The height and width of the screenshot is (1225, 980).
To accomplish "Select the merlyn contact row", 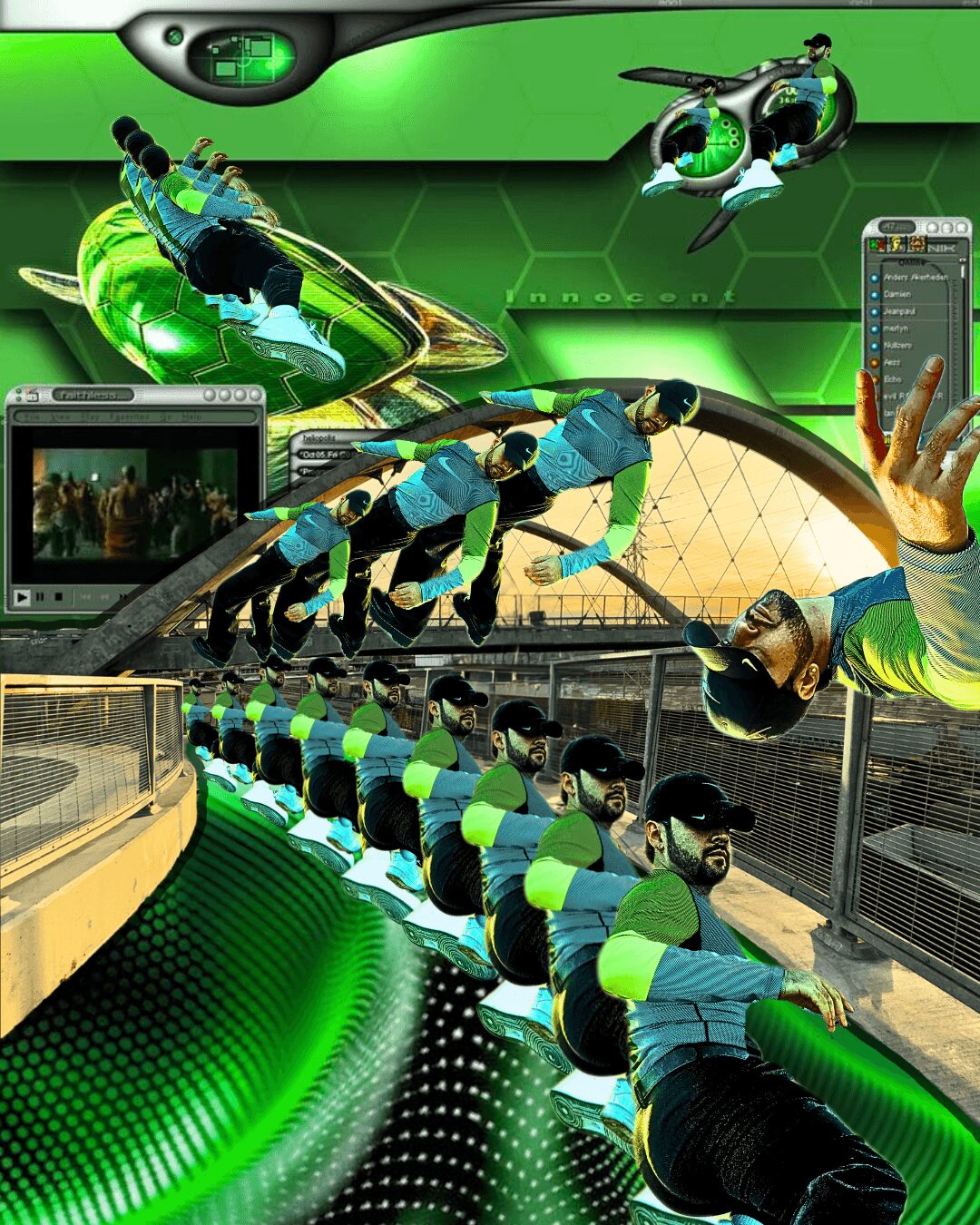I will (x=896, y=328).
